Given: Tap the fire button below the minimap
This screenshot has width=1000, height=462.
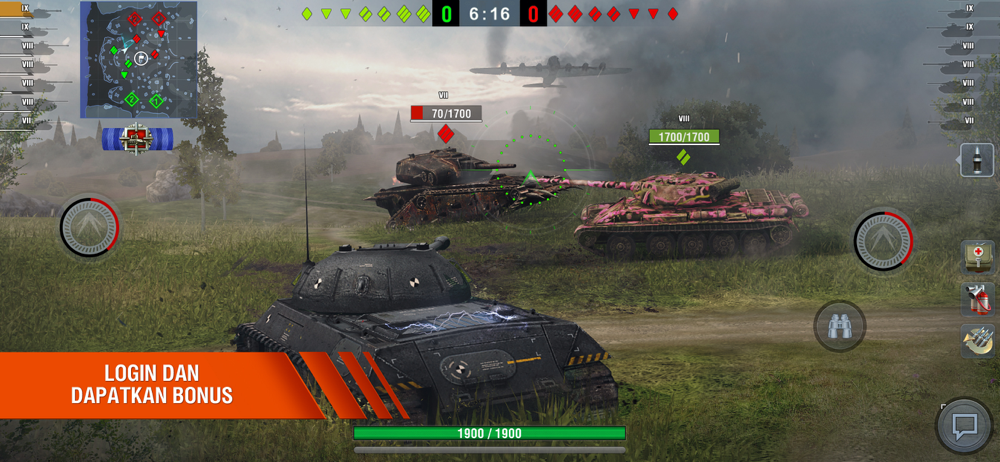Looking at the screenshot, I should click(90, 228).
